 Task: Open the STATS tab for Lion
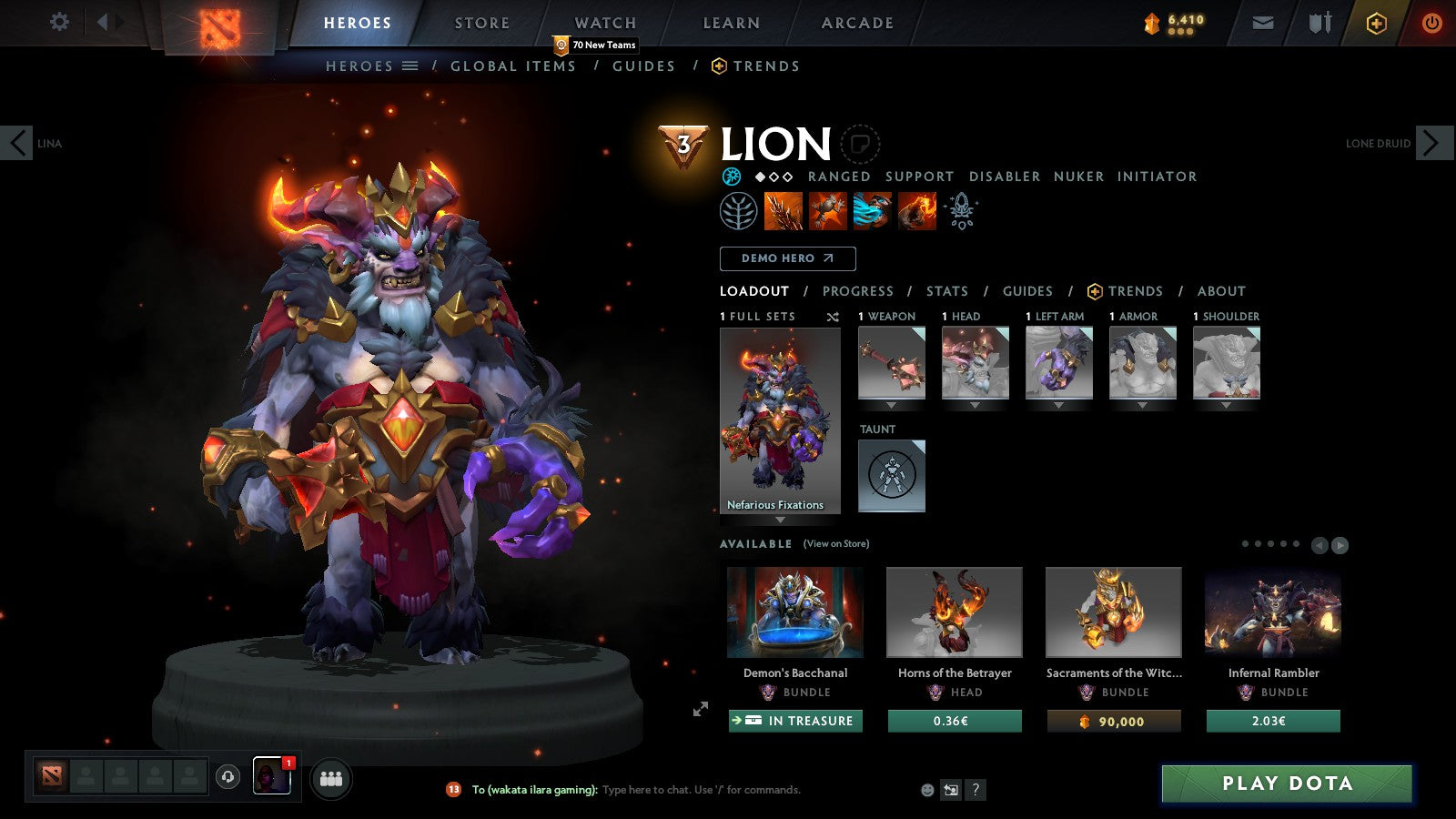pyautogui.click(x=946, y=291)
